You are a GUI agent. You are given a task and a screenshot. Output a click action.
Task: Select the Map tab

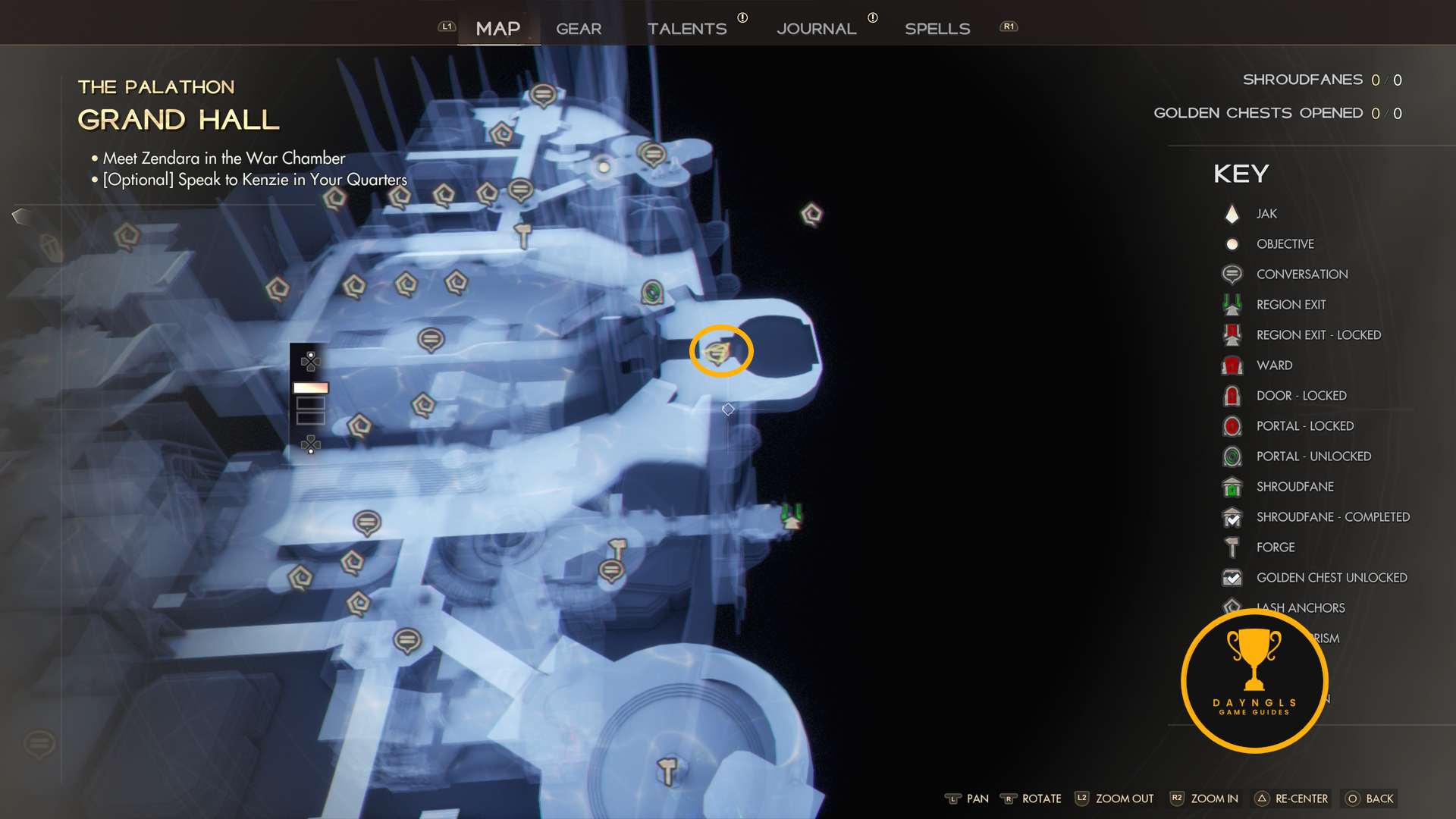[x=498, y=29]
